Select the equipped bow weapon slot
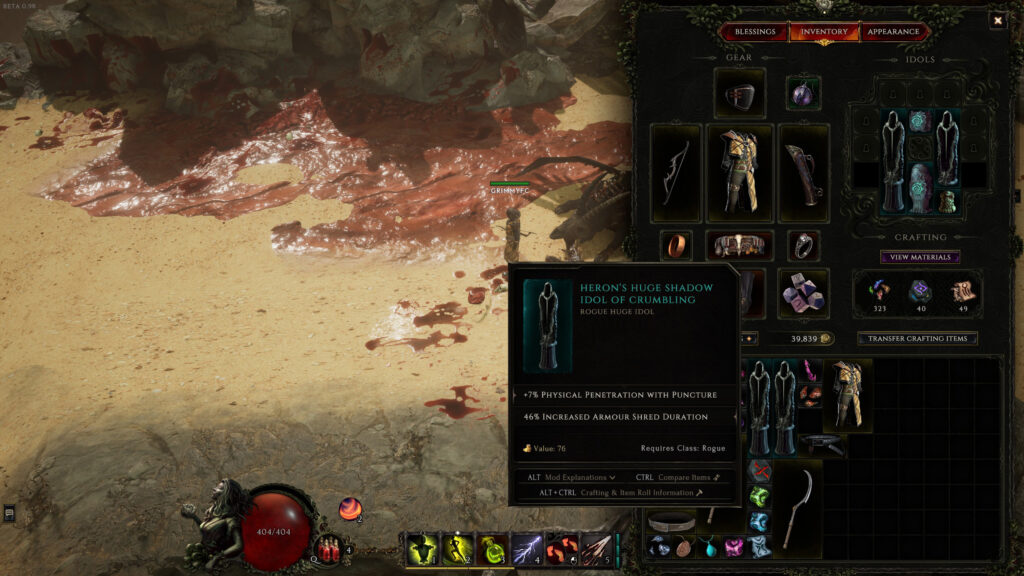The image size is (1024, 576). pos(675,172)
